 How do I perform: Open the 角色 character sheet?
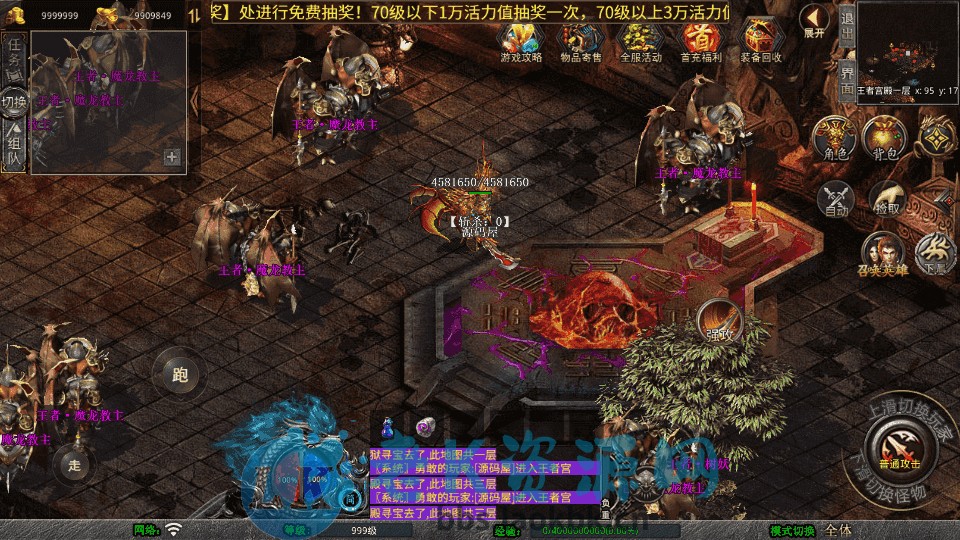[x=835, y=137]
